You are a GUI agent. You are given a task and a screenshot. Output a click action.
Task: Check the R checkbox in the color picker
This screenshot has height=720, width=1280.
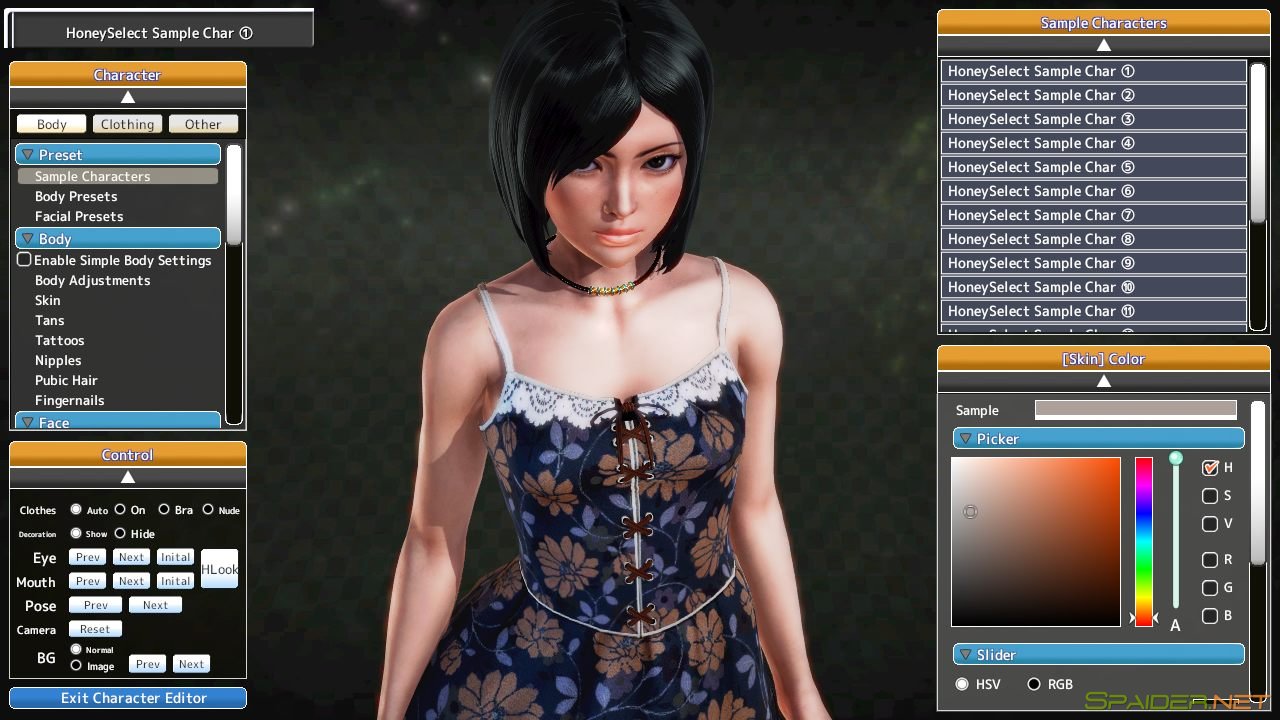pyautogui.click(x=1210, y=560)
